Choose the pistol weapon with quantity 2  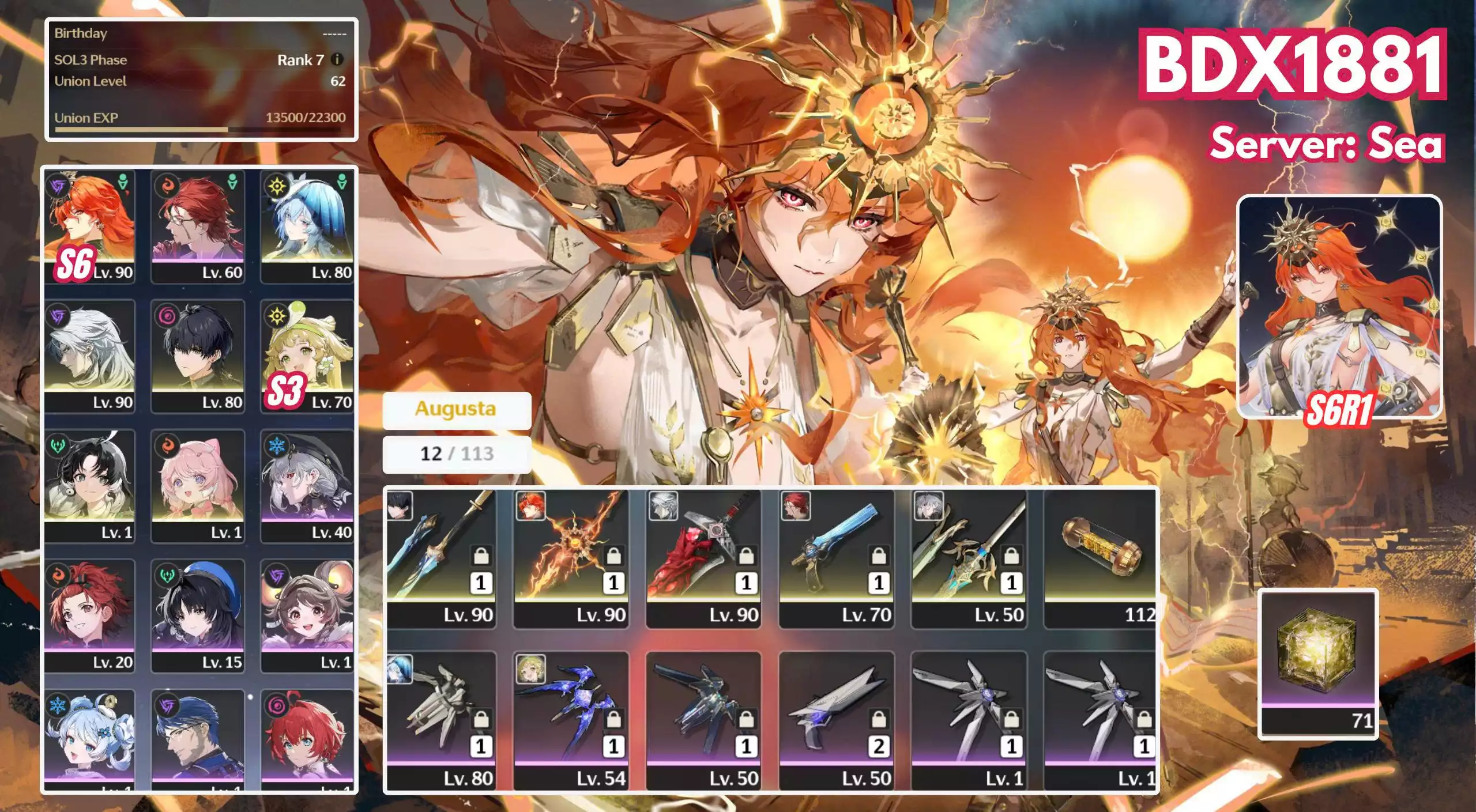click(x=836, y=720)
